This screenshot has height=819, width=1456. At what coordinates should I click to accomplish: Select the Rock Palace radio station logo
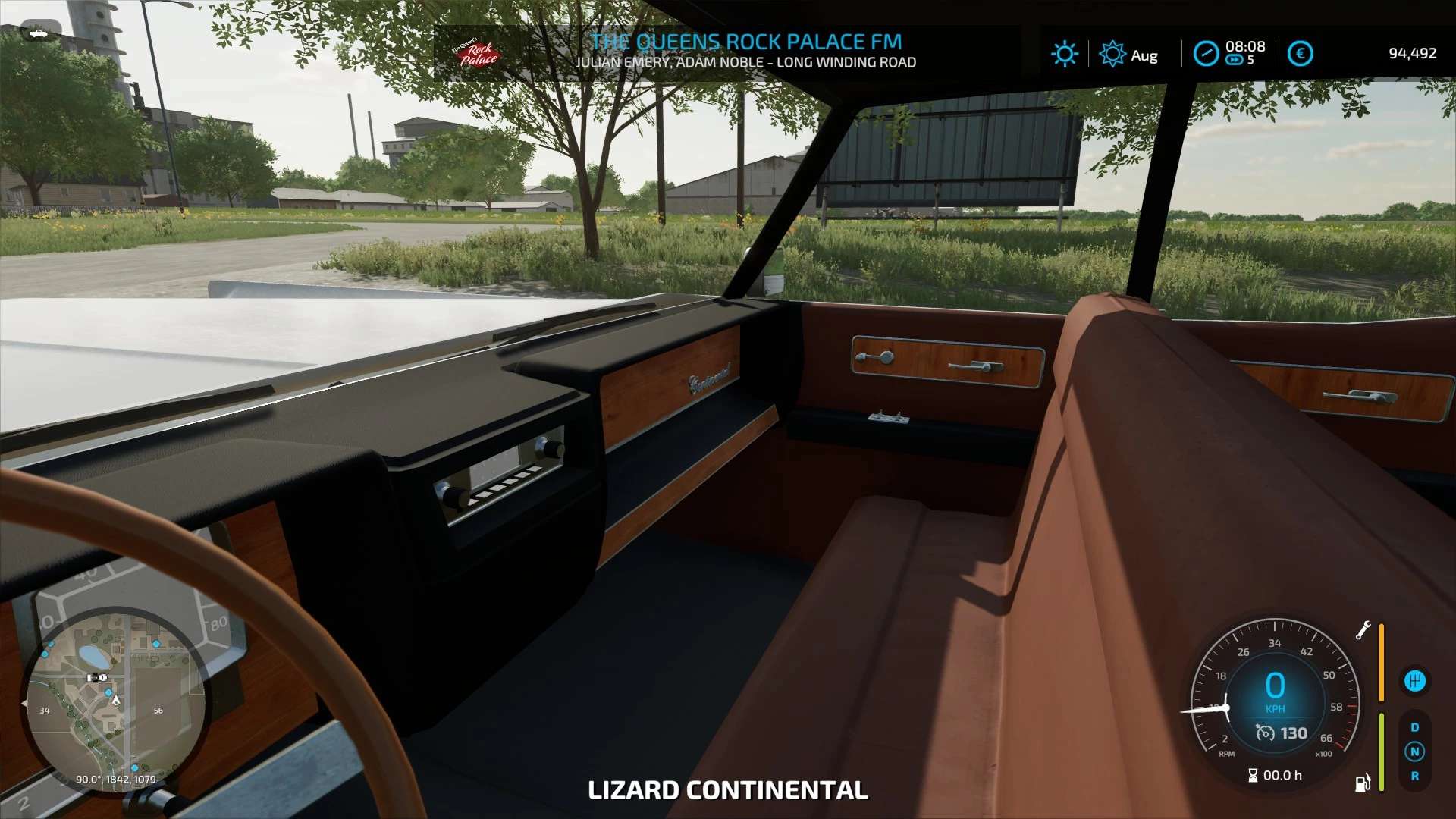click(x=477, y=54)
